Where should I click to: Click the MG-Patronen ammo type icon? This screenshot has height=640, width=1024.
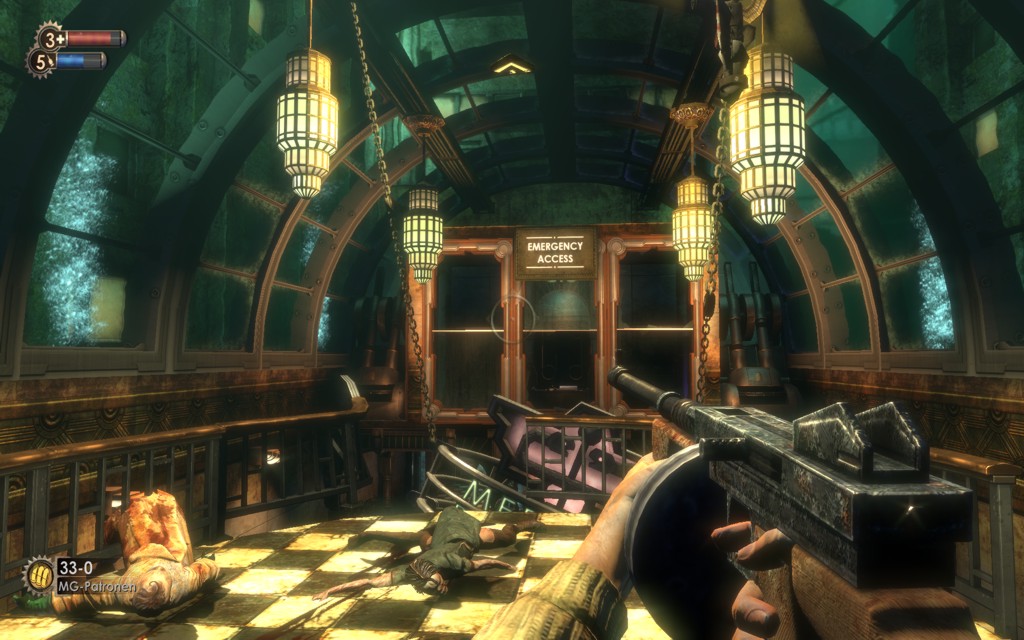tap(39, 575)
